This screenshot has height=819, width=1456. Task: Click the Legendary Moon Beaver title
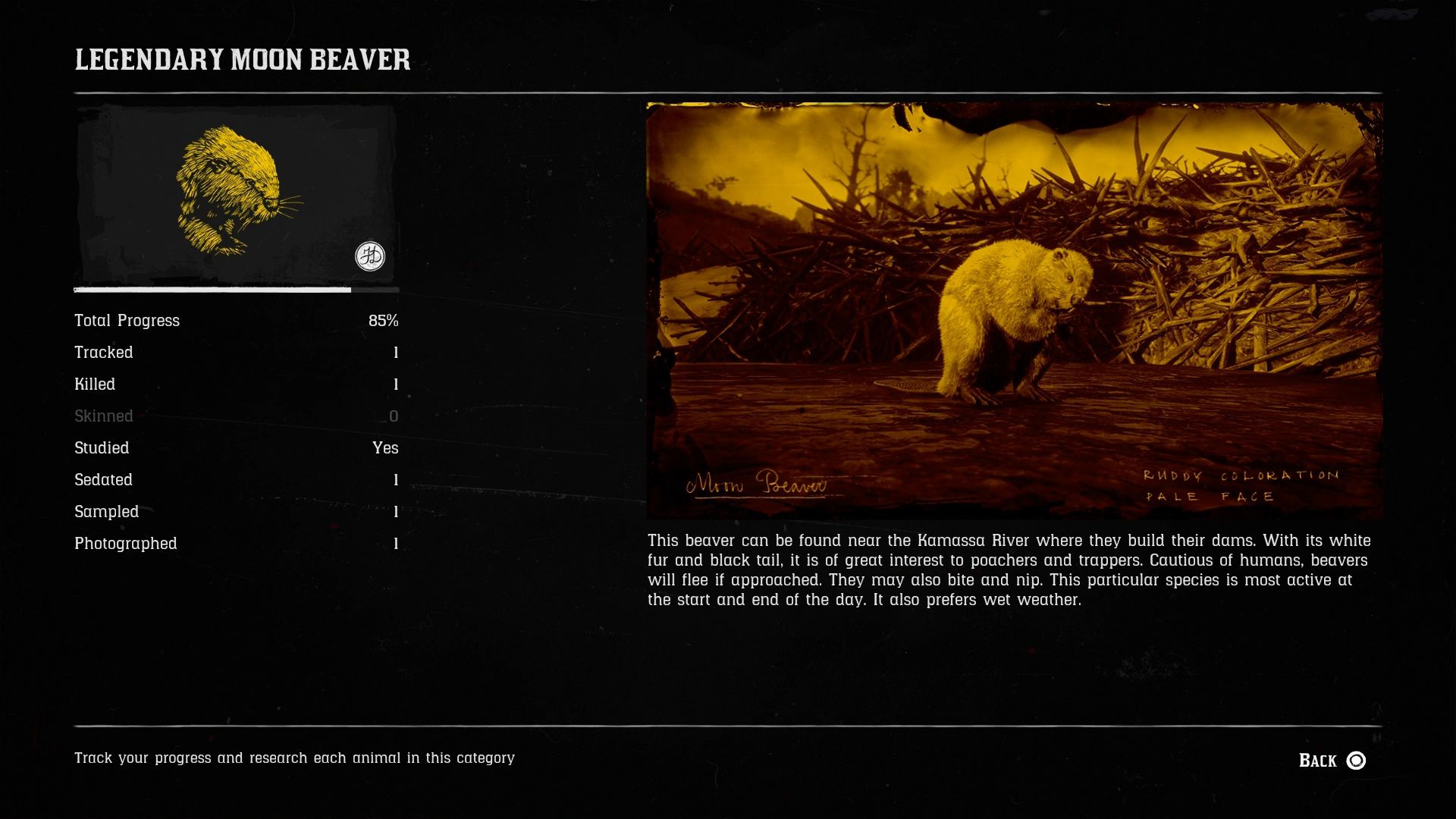241,62
